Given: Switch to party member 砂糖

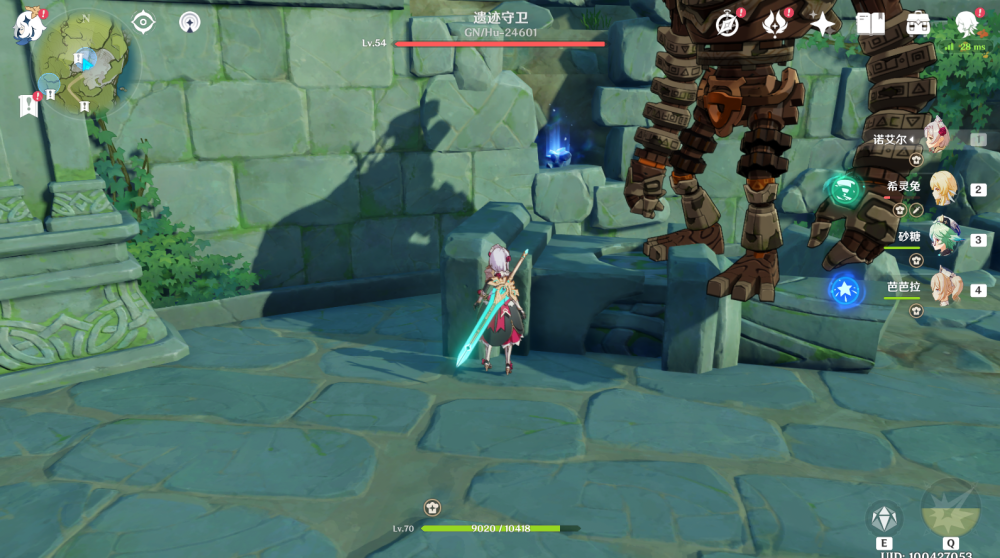Looking at the screenshot, I should (942, 239).
